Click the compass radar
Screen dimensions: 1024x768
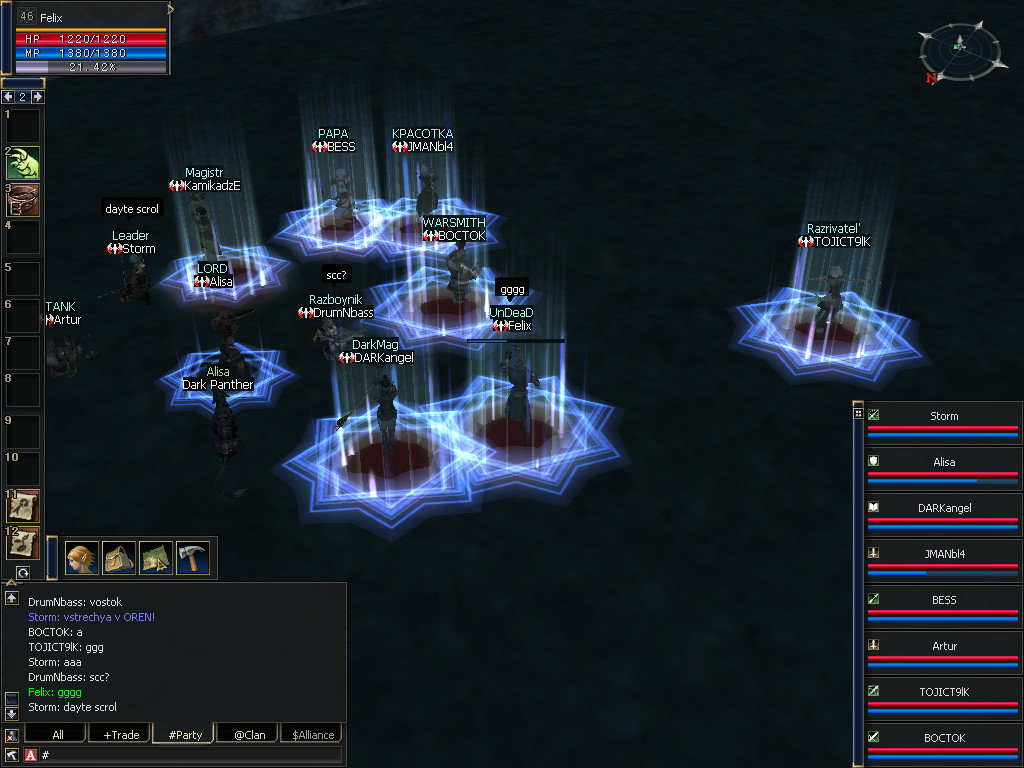point(959,47)
